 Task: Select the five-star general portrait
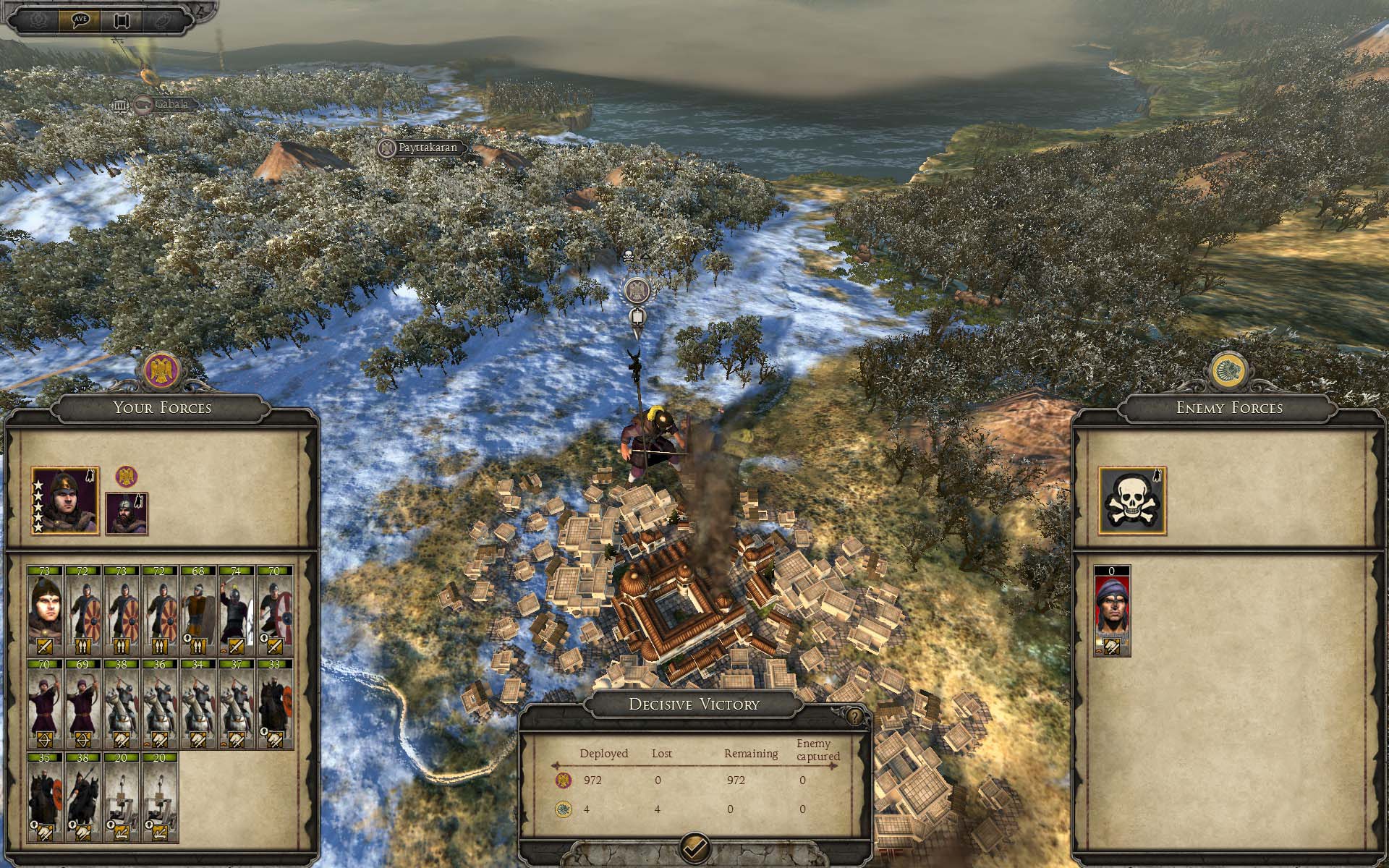[x=65, y=501]
